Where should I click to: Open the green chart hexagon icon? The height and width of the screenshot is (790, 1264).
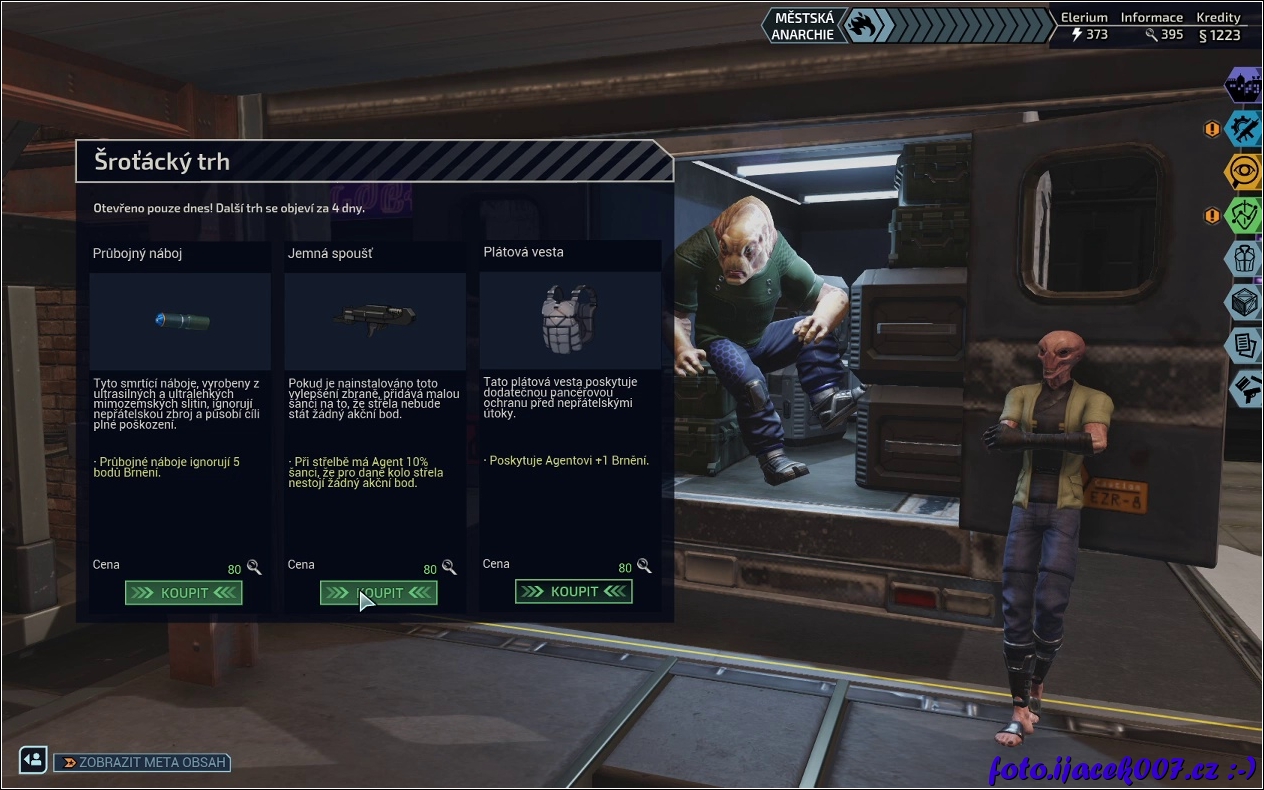point(1244,215)
